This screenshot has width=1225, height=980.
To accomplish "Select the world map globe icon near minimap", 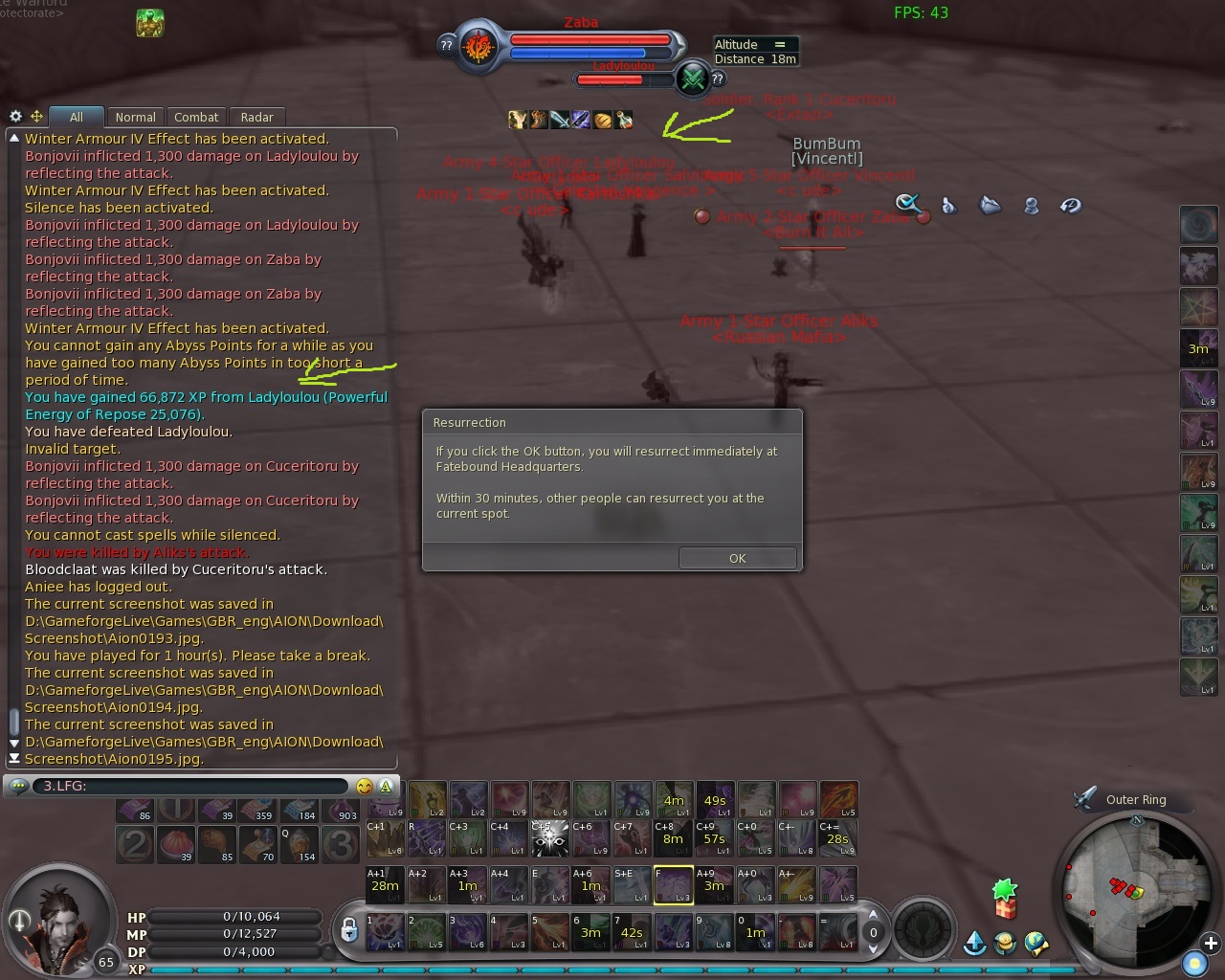I will pyautogui.click(x=1035, y=944).
